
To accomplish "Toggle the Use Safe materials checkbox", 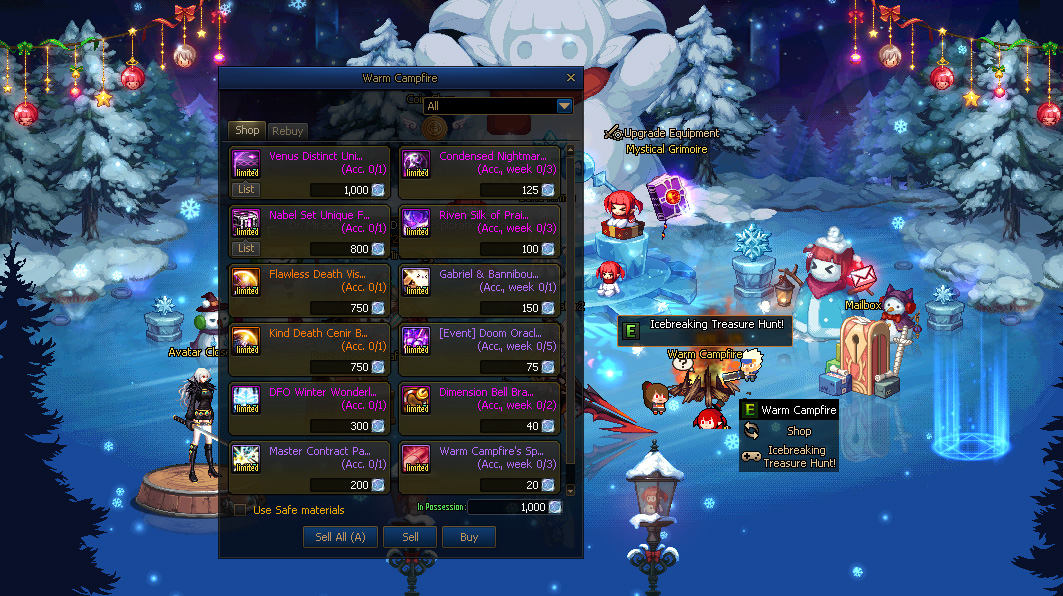I will click(x=240, y=510).
